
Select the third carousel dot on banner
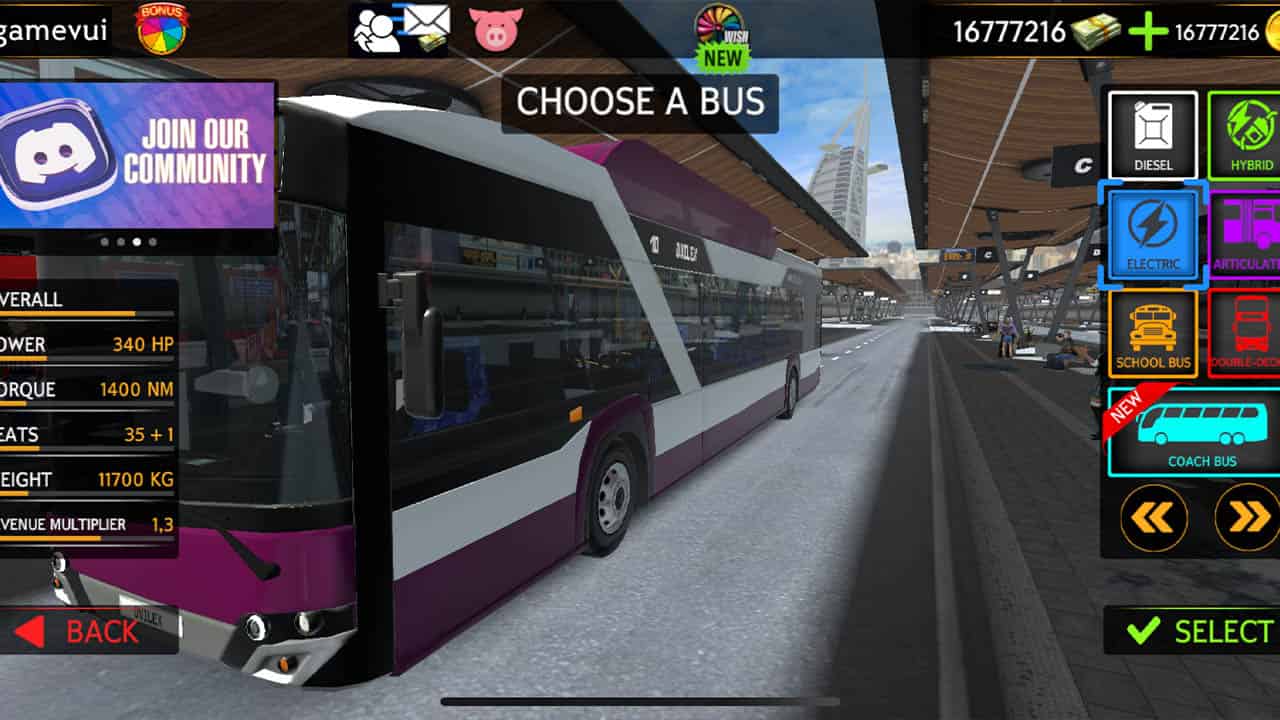click(x=137, y=241)
